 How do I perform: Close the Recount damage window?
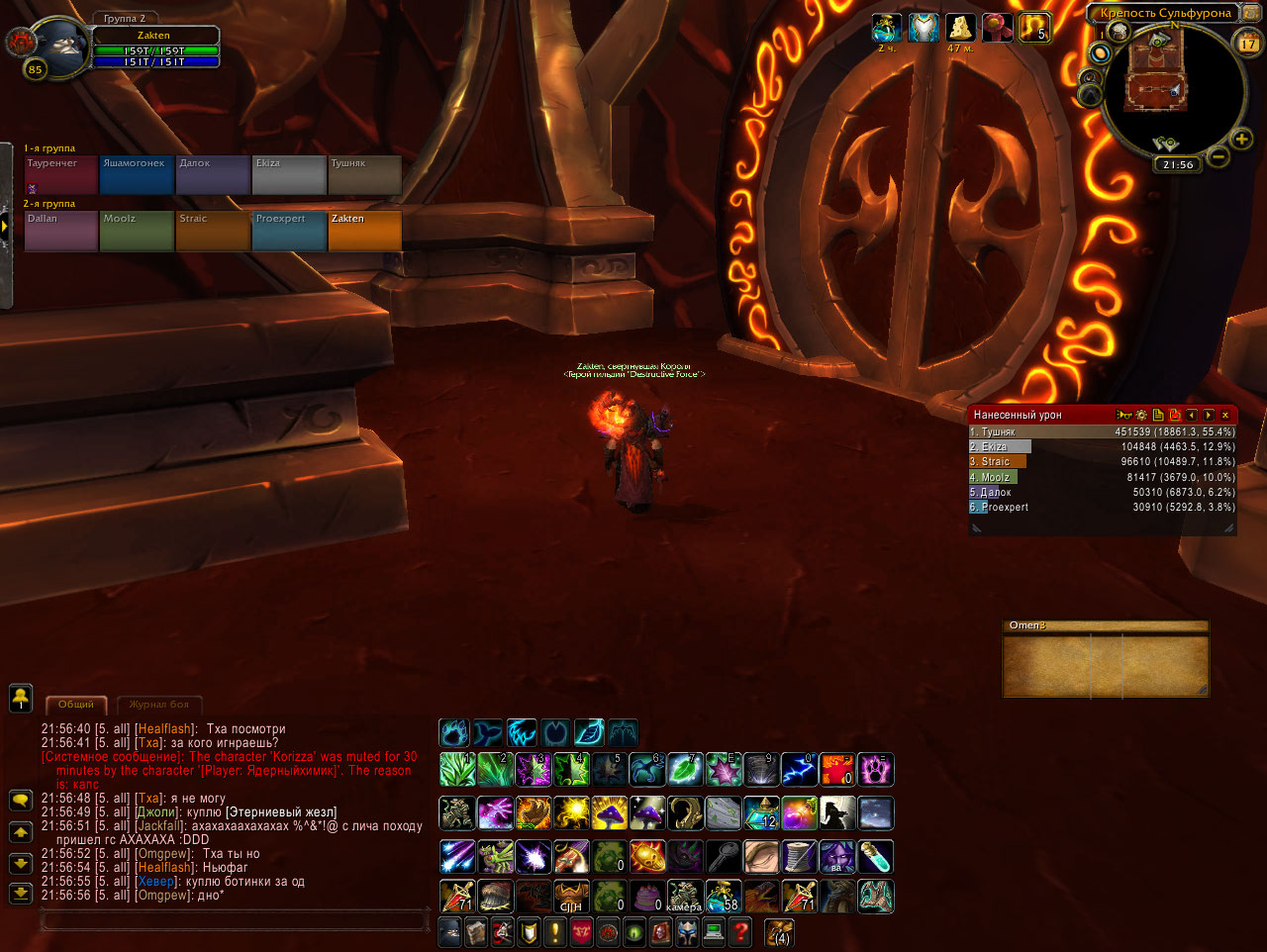point(1225,416)
